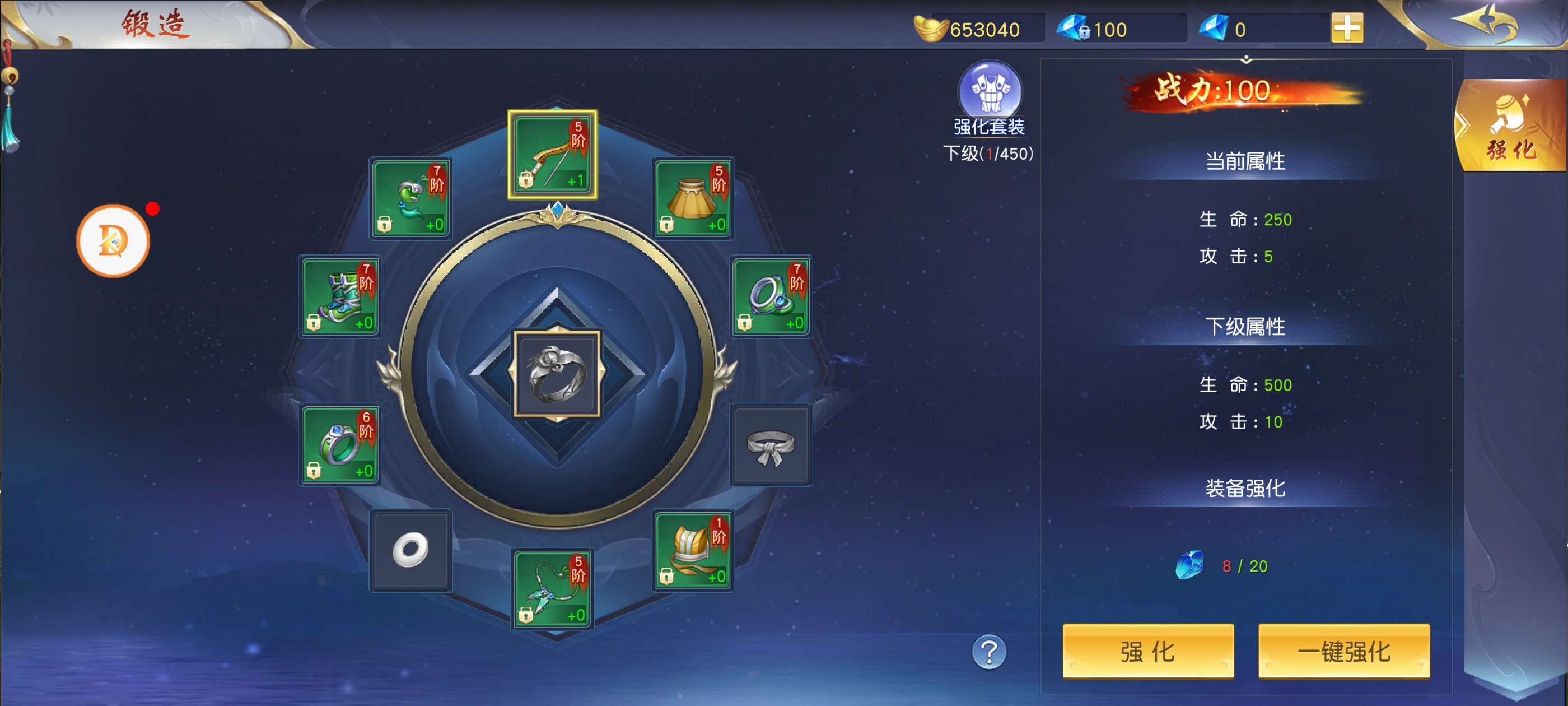Open the 强化套装 enhancement set icon

pos(990,91)
